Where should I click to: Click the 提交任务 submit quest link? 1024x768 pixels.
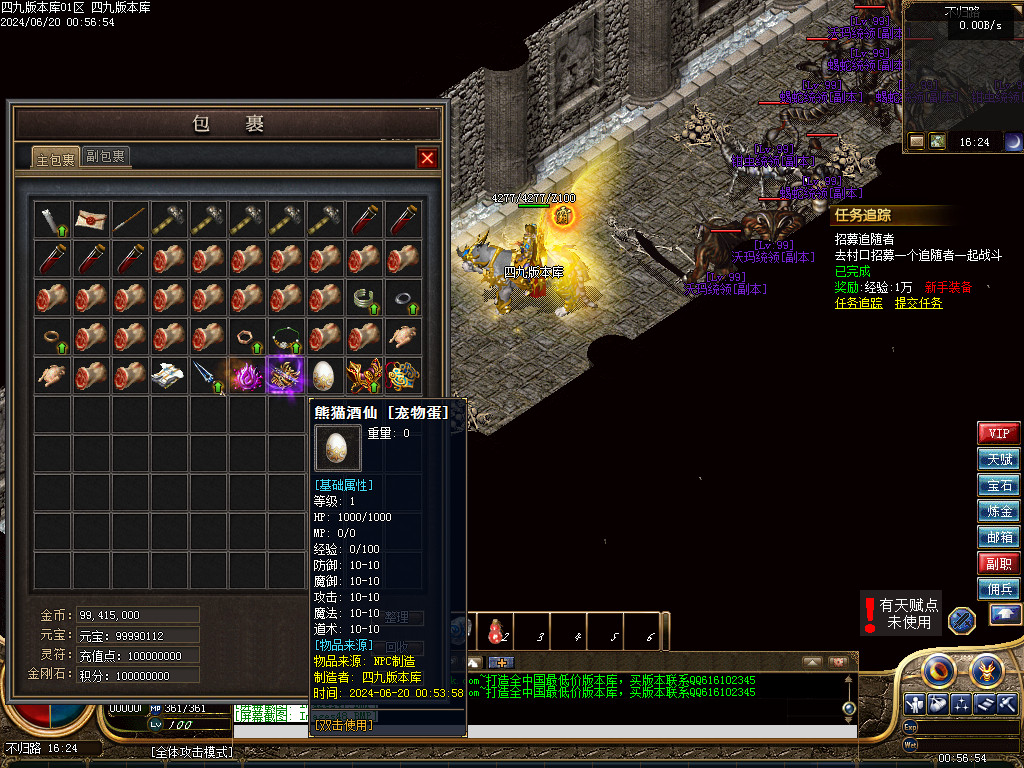point(918,303)
